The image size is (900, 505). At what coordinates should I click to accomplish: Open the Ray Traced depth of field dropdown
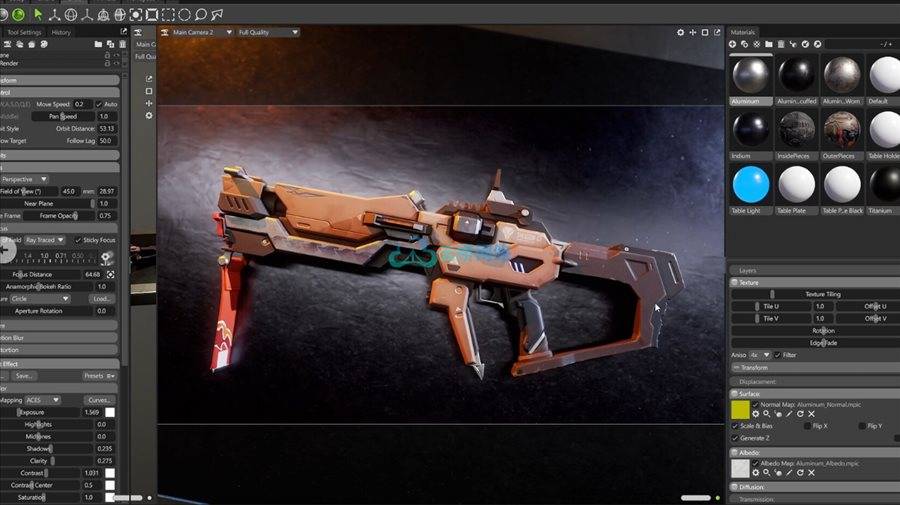coord(46,240)
